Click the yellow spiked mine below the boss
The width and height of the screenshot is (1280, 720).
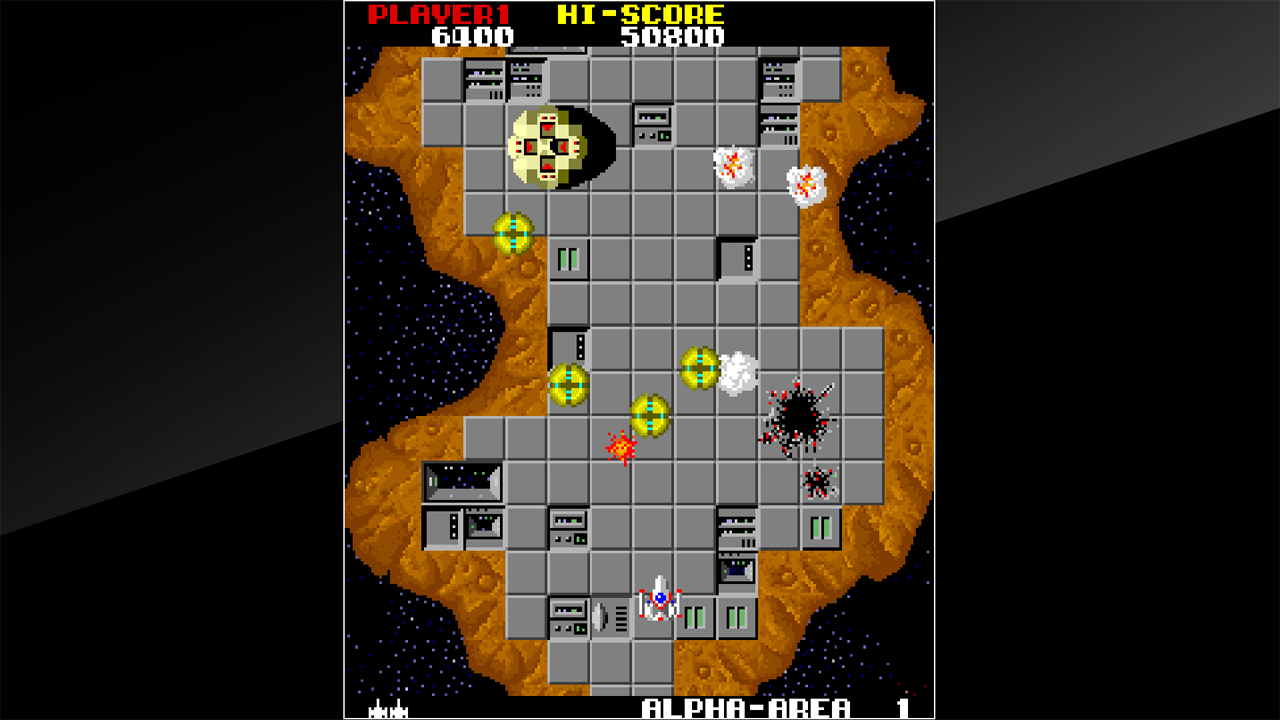[512, 232]
